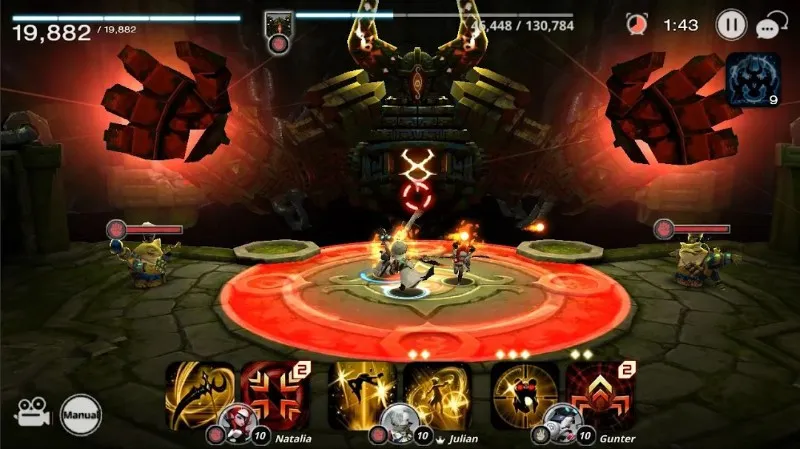Toggle the Manual battle mode button
Image resolution: width=800 pixels, height=449 pixels.
[x=79, y=411]
